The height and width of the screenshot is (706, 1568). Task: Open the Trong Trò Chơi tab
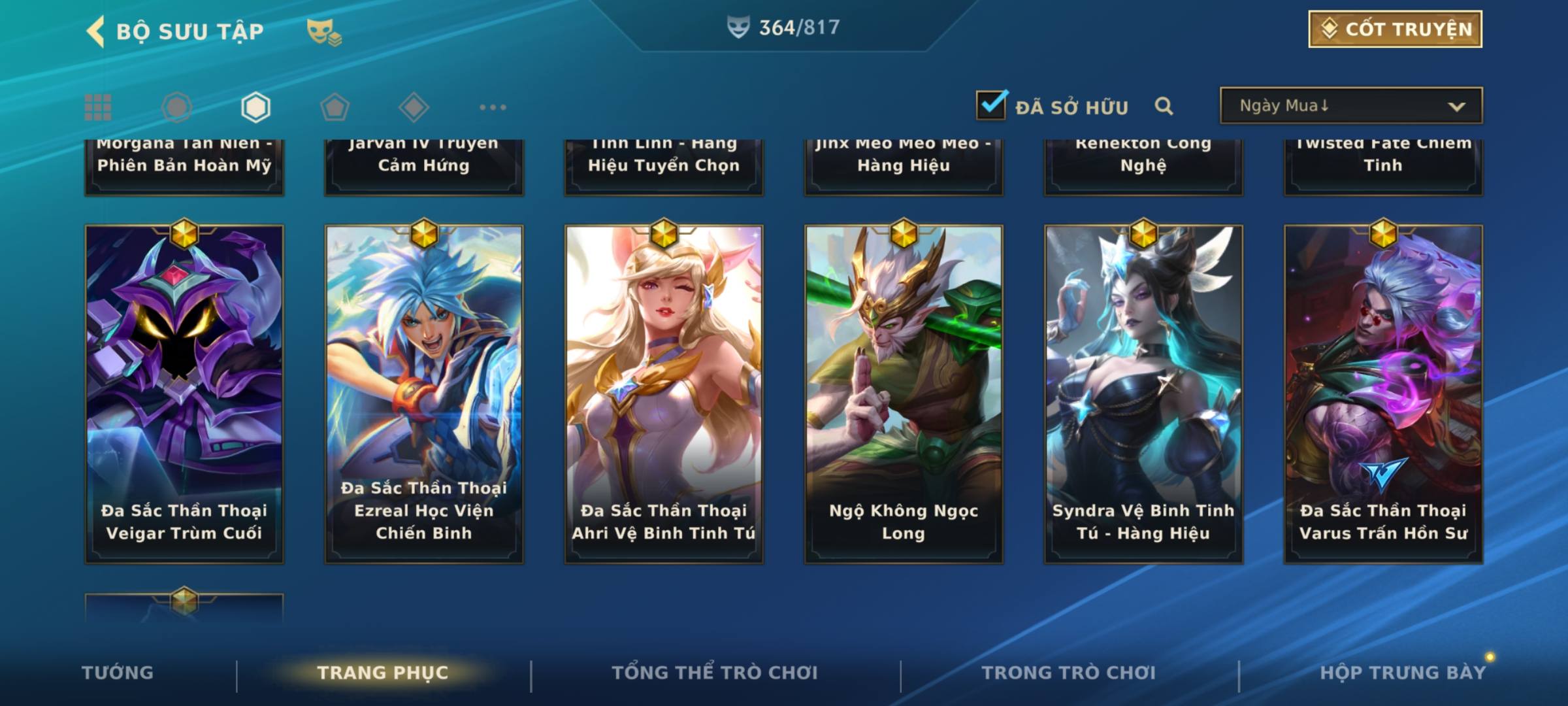click(1068, 673)
